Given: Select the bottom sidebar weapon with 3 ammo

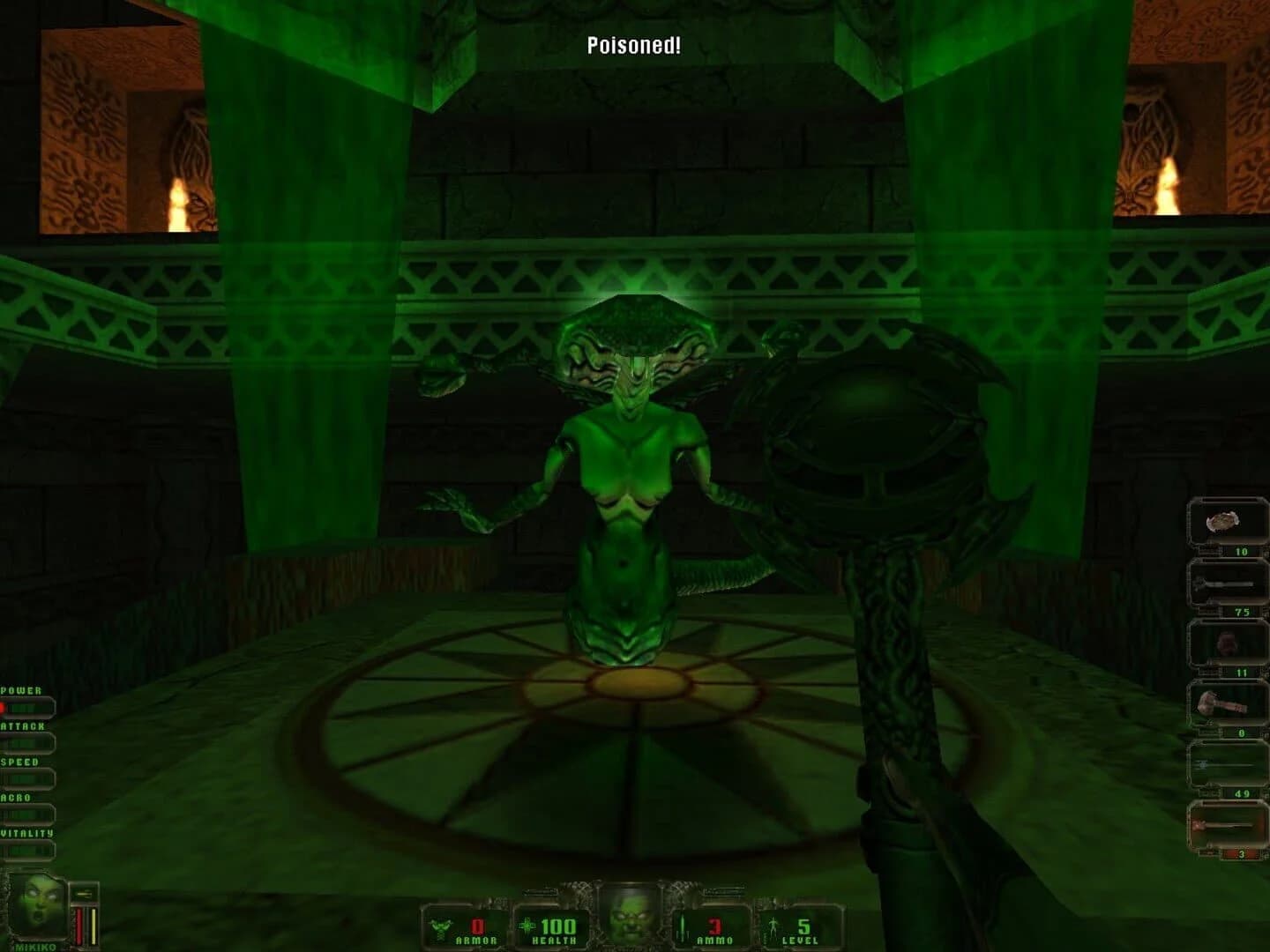Looking at the screenshot, I should [x=1222, y=827].
